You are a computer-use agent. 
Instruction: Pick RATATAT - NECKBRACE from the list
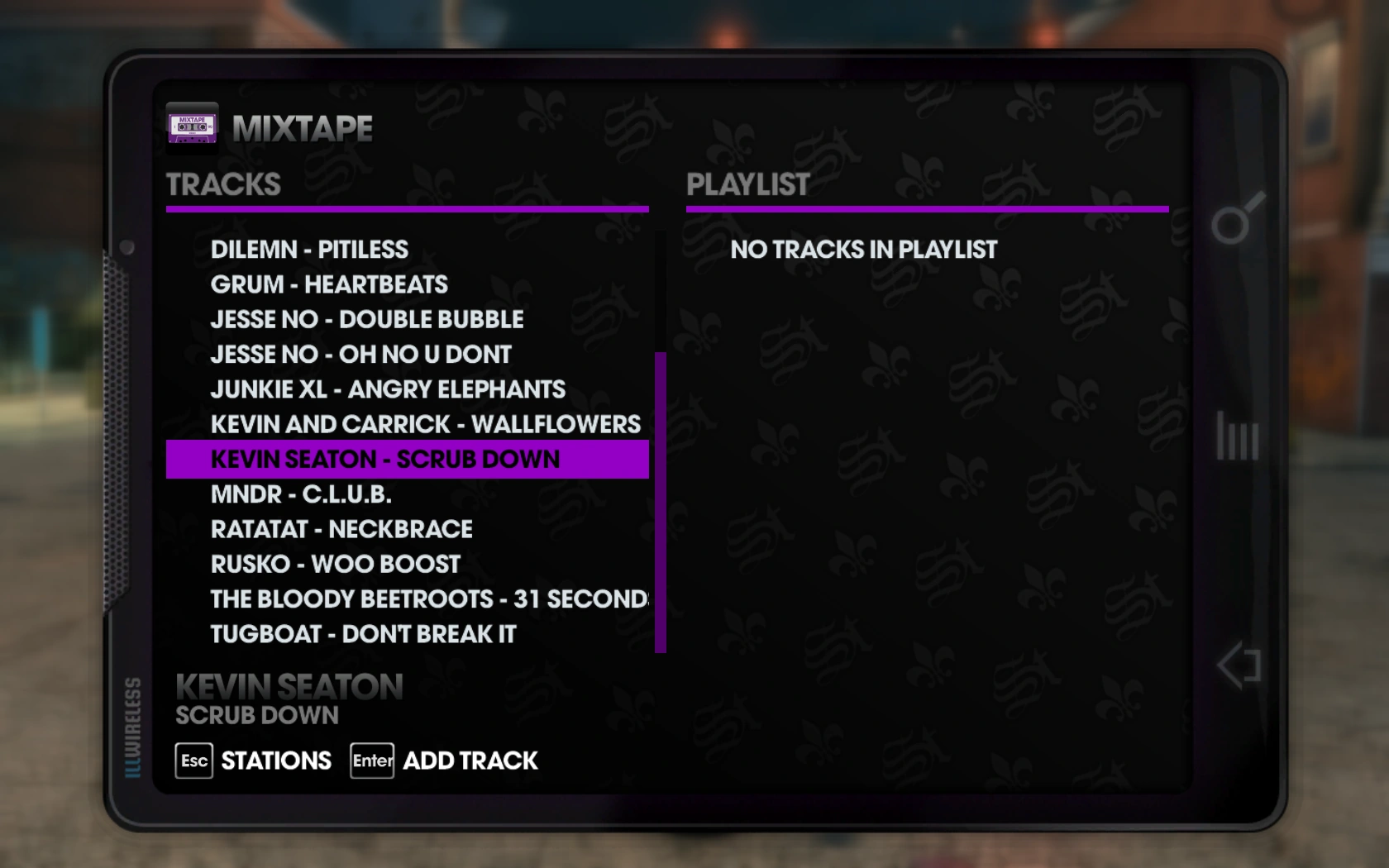pyautogui.click(x=341, y=528)
